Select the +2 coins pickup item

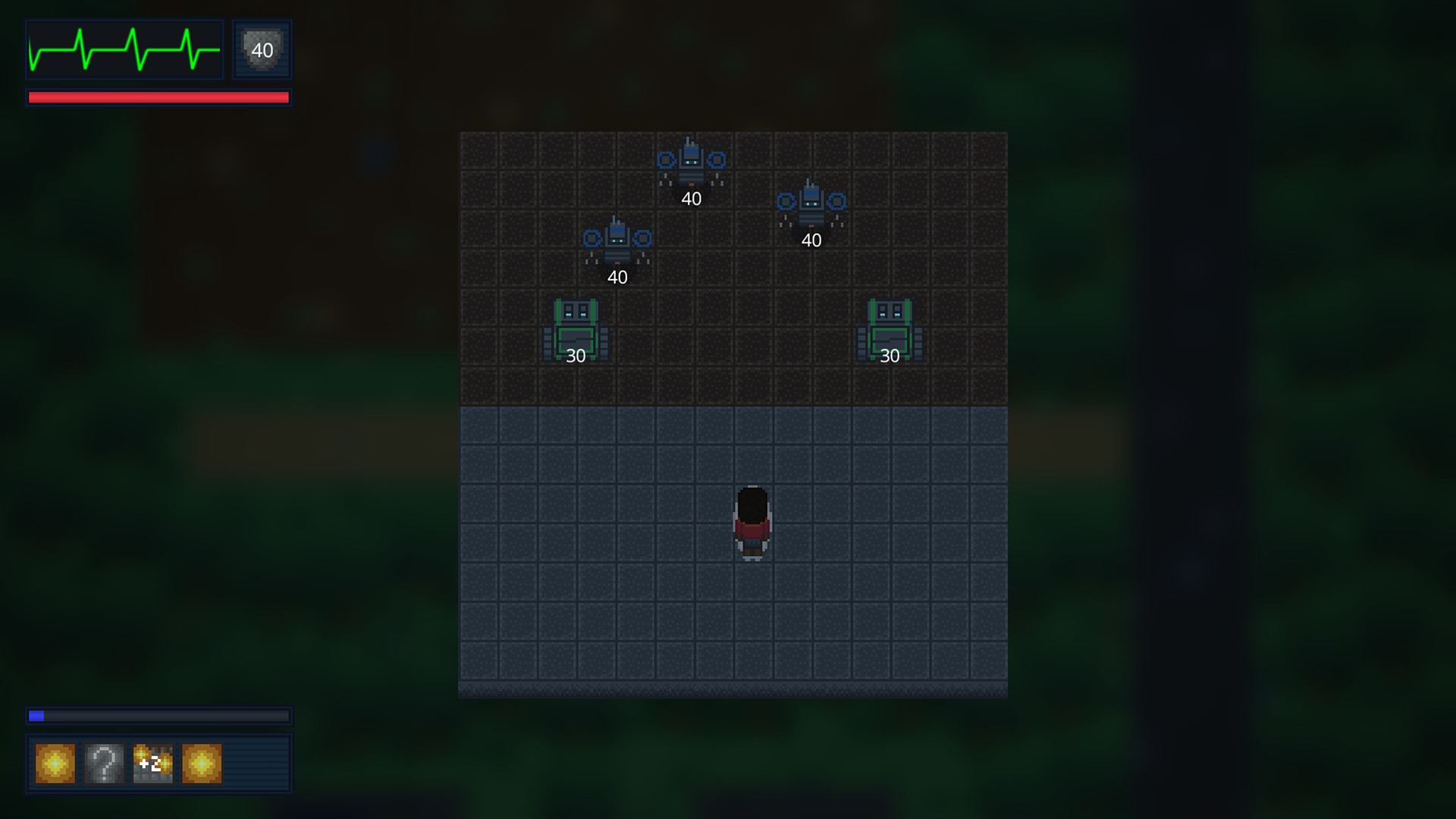tap(152, 763)
